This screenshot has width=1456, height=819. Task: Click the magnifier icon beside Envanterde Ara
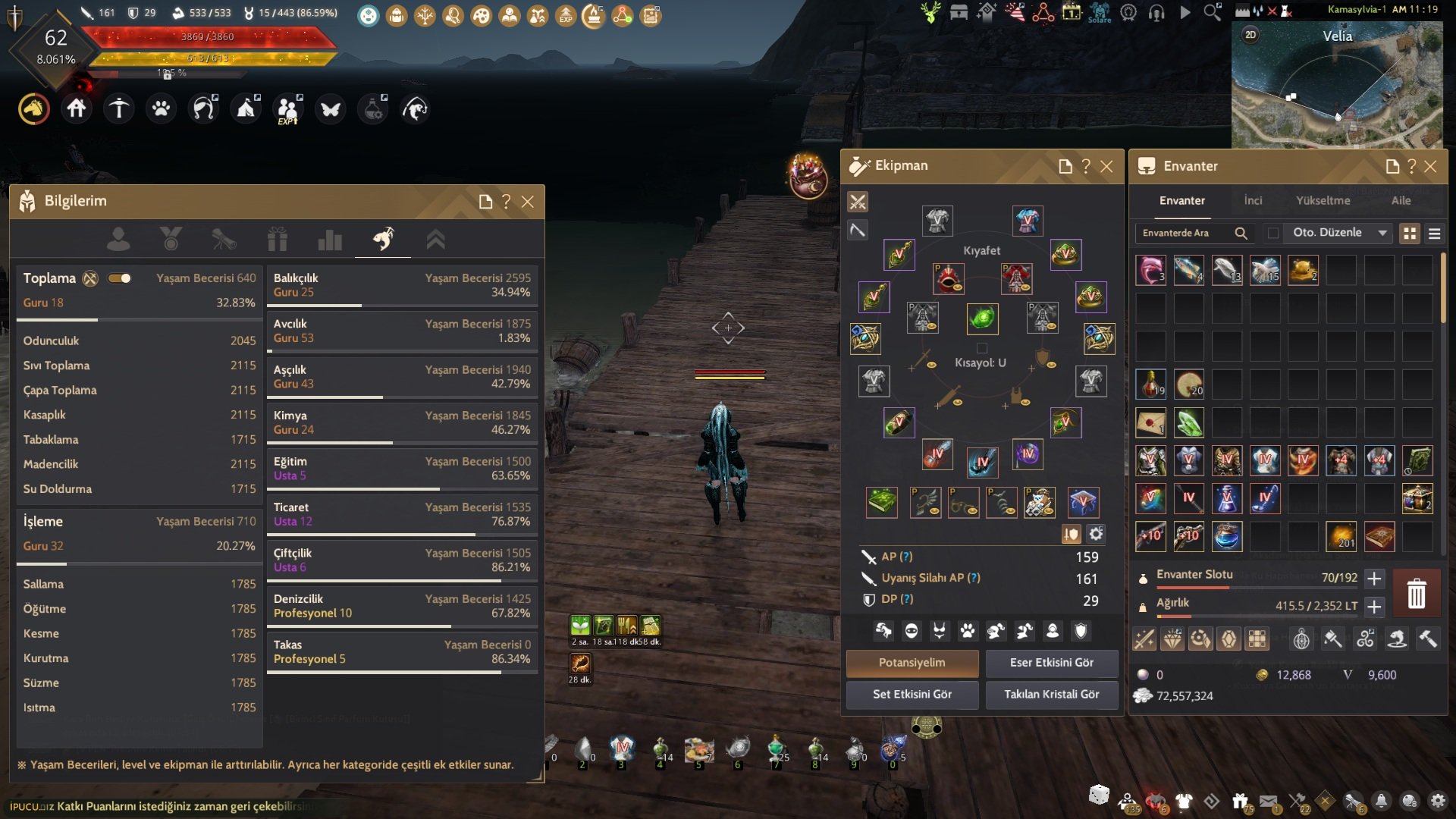point(1241,233)
